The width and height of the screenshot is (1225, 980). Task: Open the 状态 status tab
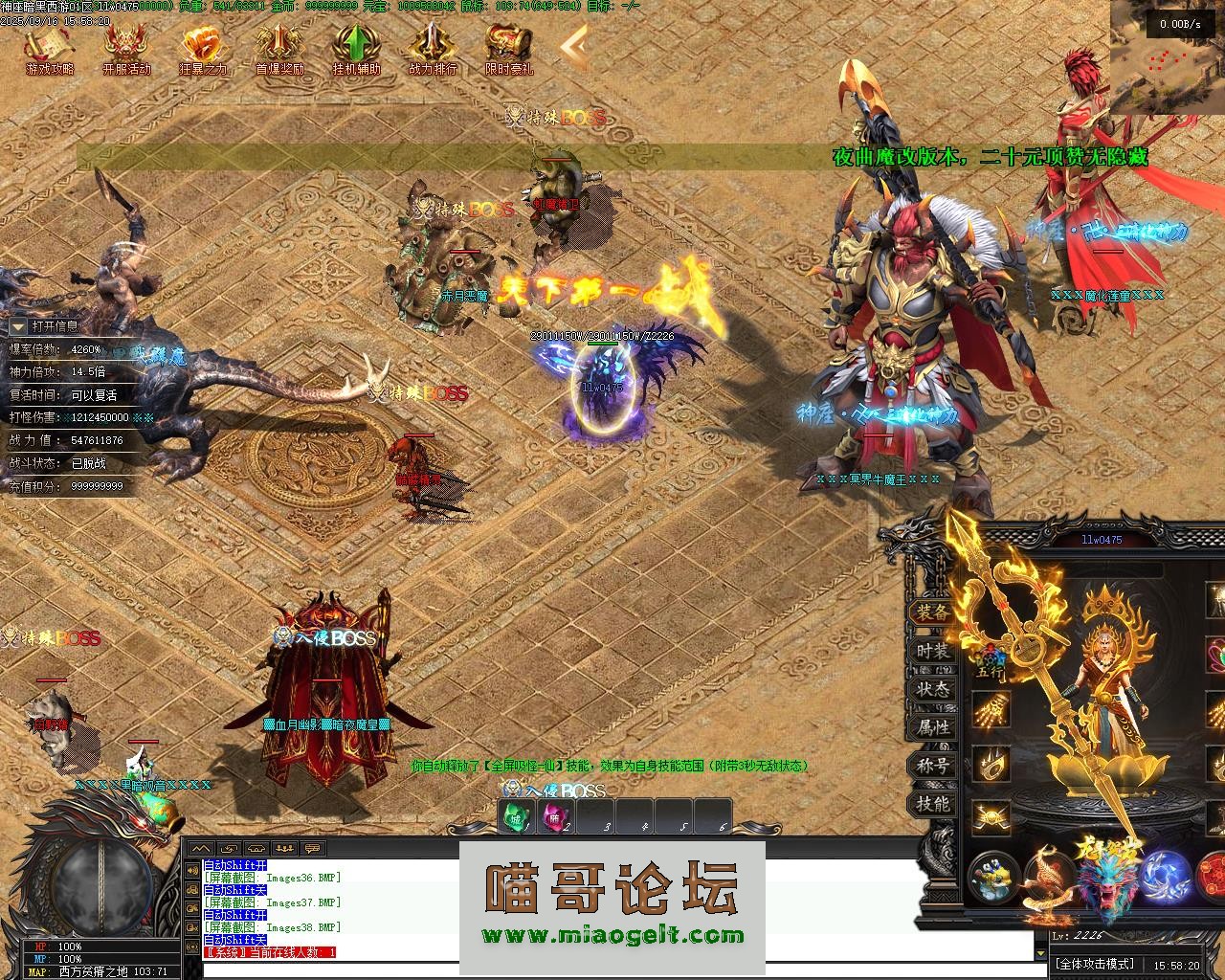coord(932,689)
